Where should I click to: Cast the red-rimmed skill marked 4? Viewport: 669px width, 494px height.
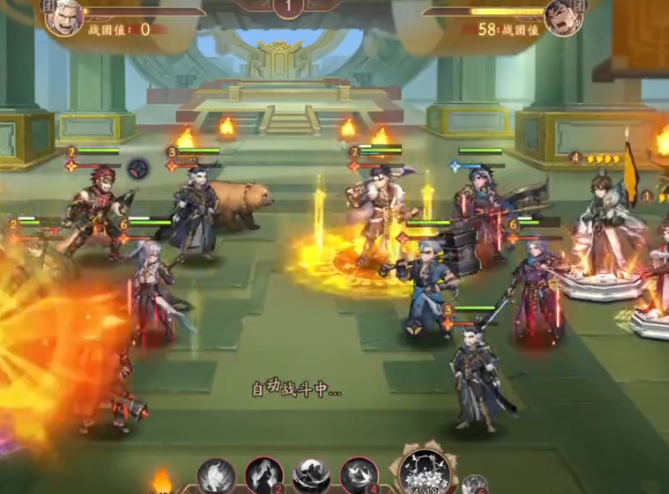[359, 476]
